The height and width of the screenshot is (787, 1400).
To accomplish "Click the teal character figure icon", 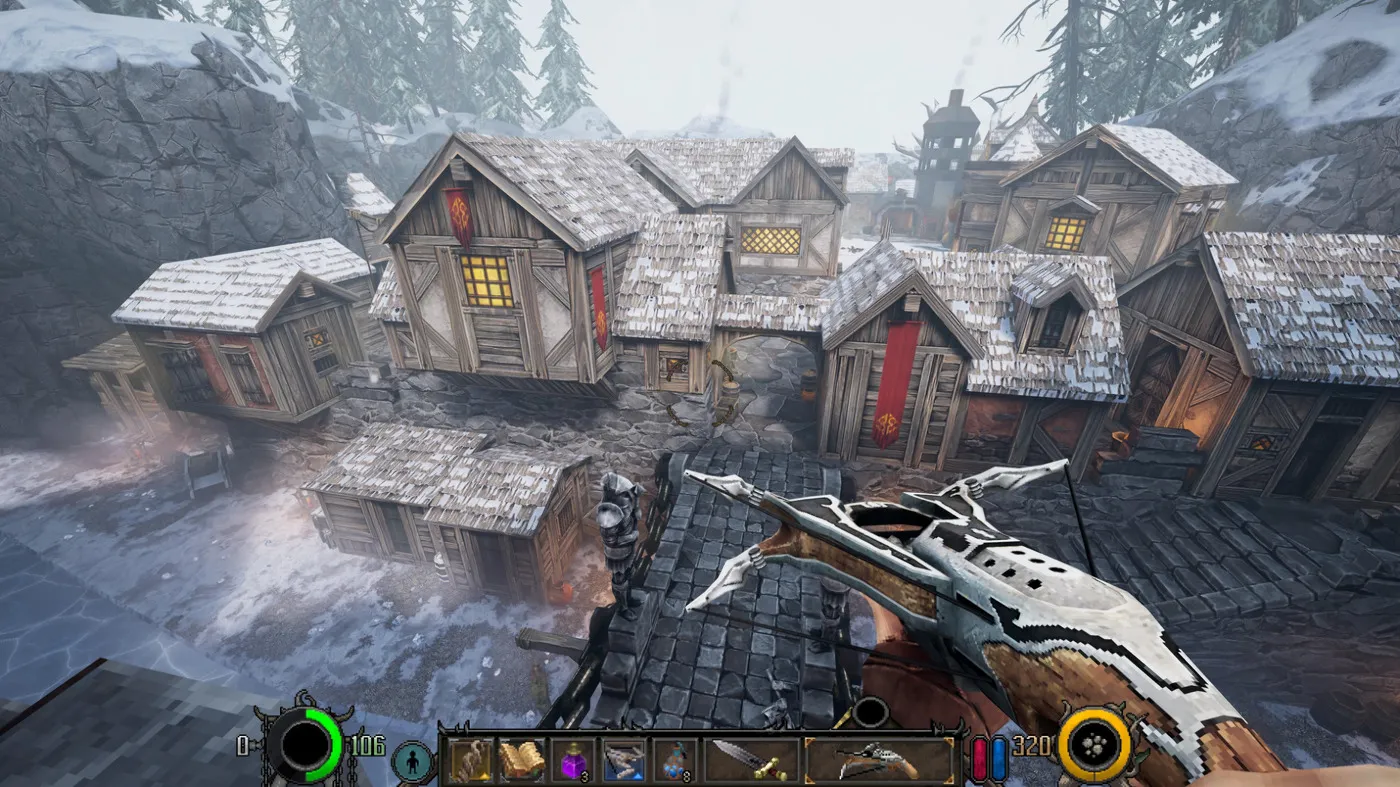I will tap(411, 762).
